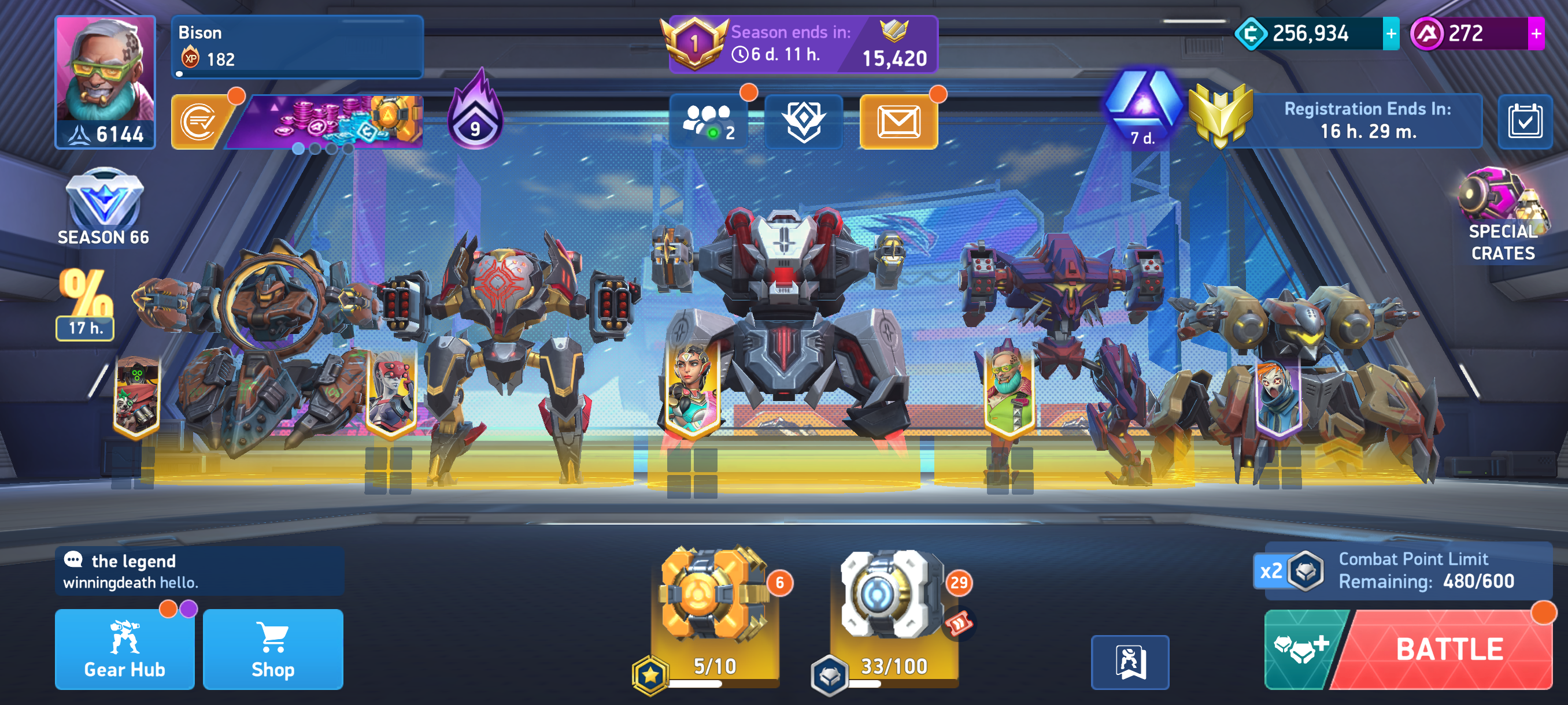
Task: Open the clan shield icon
Action: click(x=804, y=122)
